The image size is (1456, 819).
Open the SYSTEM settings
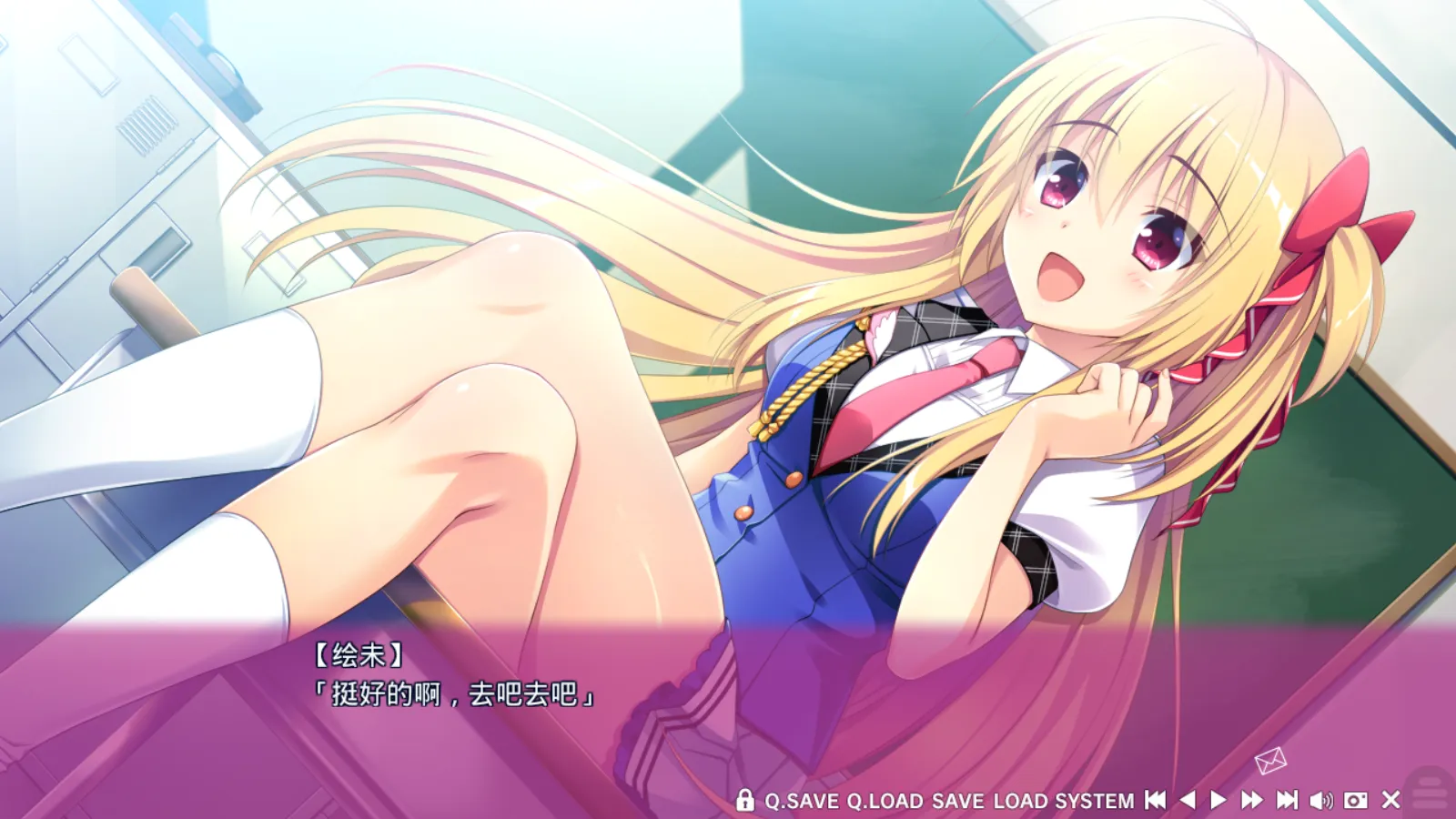click(x=1095, y=801)
